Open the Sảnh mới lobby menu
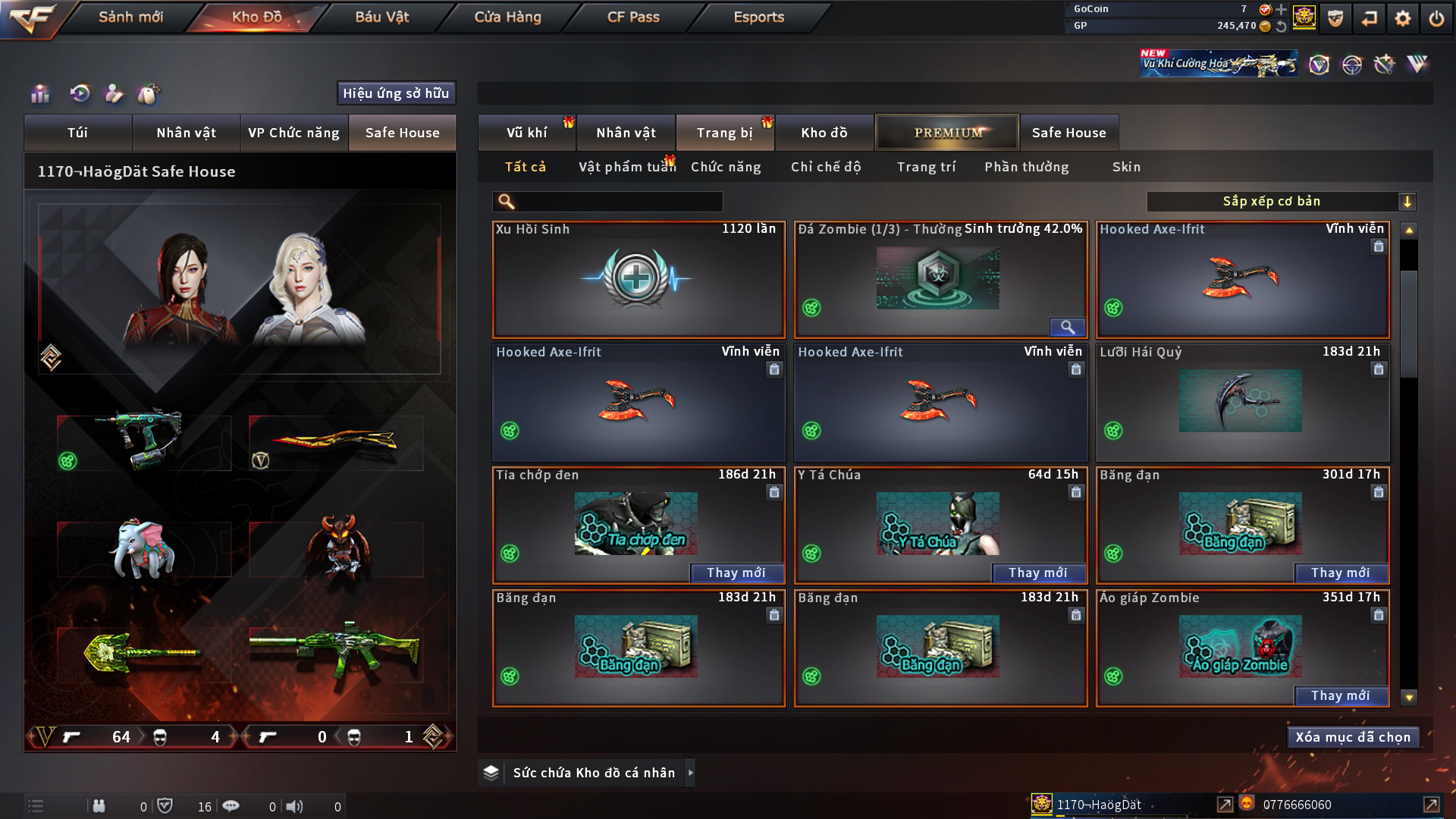 pos(130,17)
